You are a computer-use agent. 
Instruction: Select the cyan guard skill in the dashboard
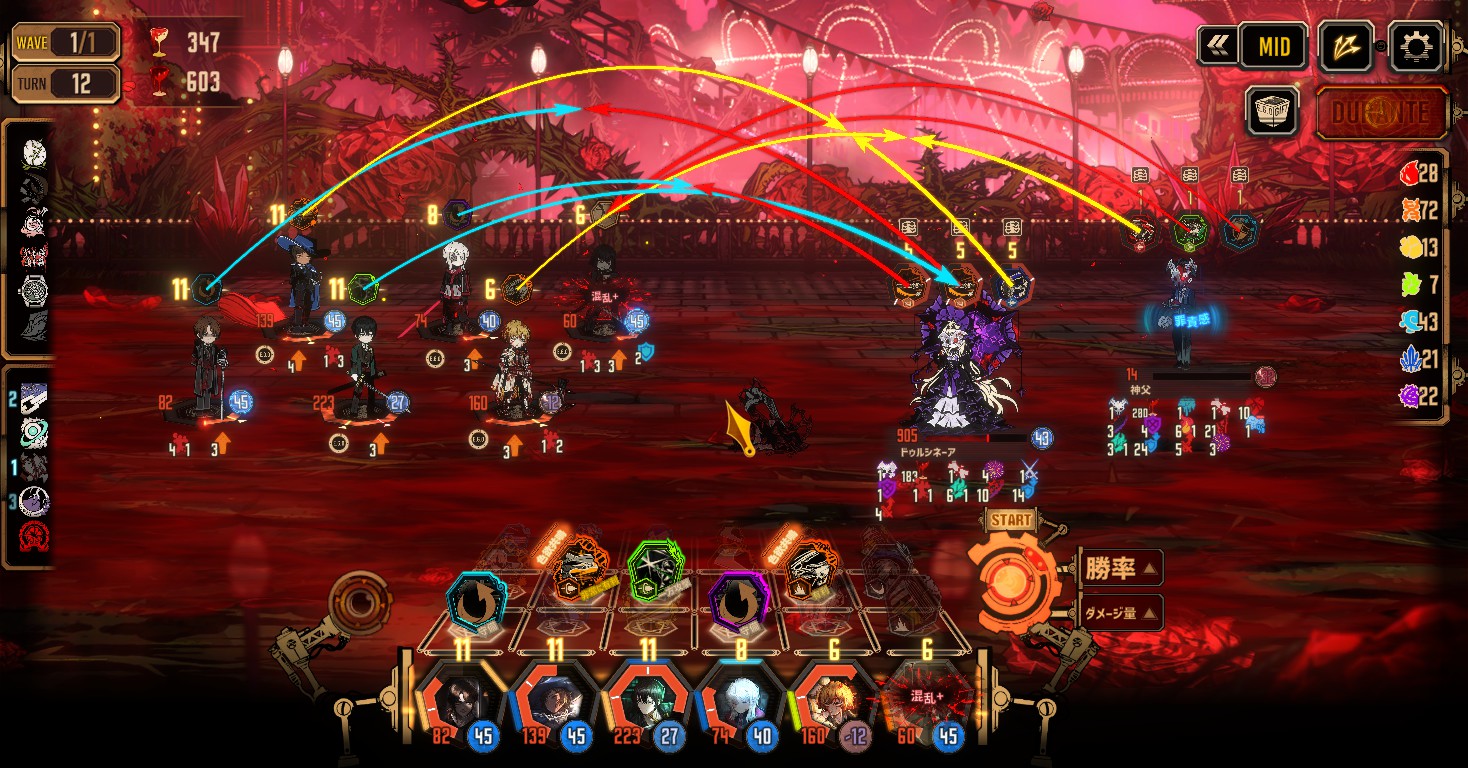[x=476, y=600]
